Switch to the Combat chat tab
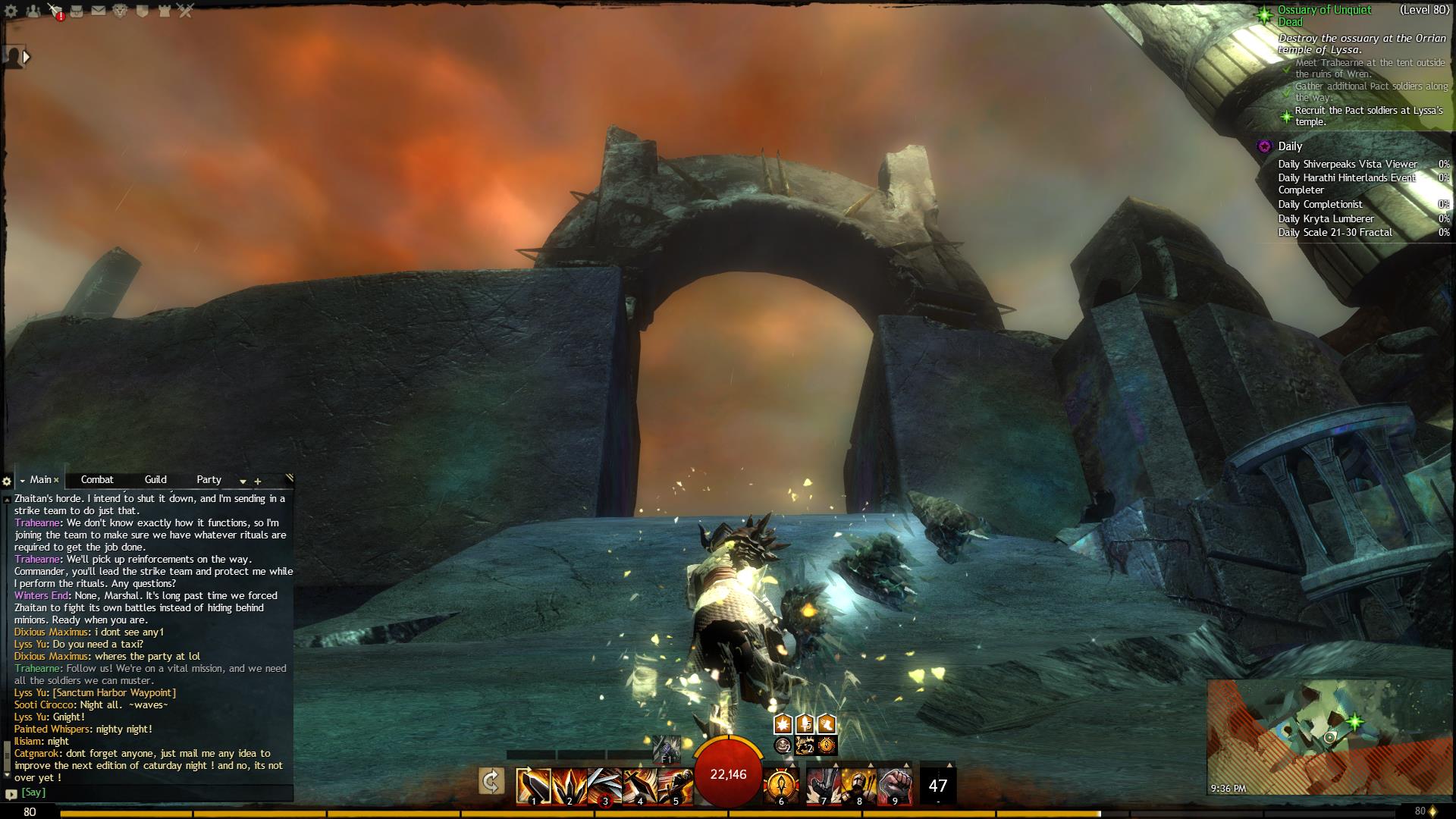Image resolution: width=1456 pixels, height=819 pixels. click(x=97, y=479)
